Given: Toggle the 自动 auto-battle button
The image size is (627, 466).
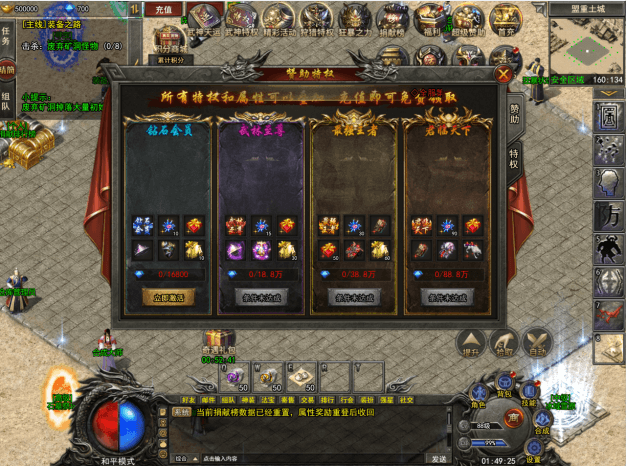Looking at the screenshot, I should click(538, 343).
